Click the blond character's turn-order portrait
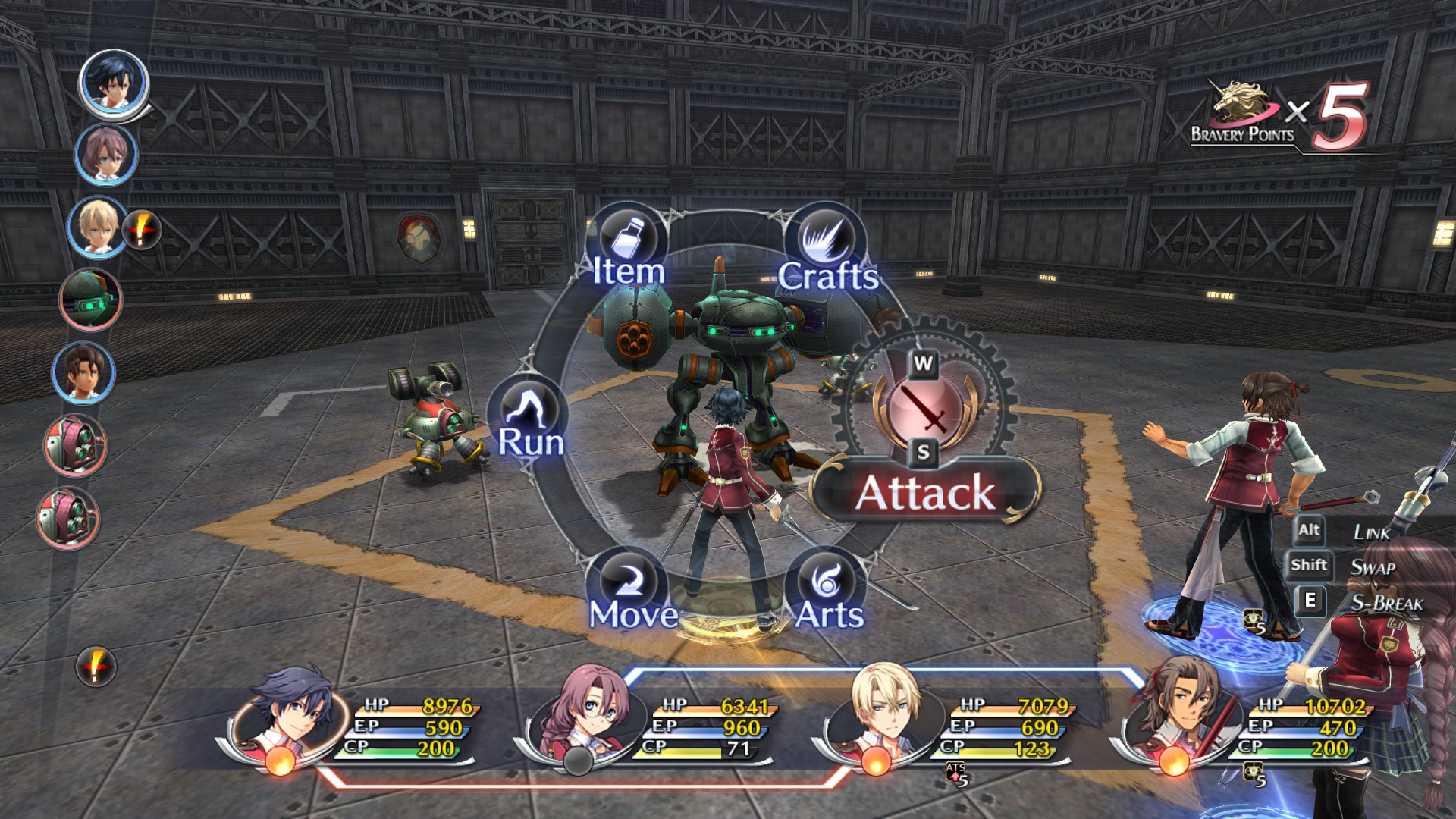The width and height of the screenshot is (1456, 819). [x=97, y=226]
